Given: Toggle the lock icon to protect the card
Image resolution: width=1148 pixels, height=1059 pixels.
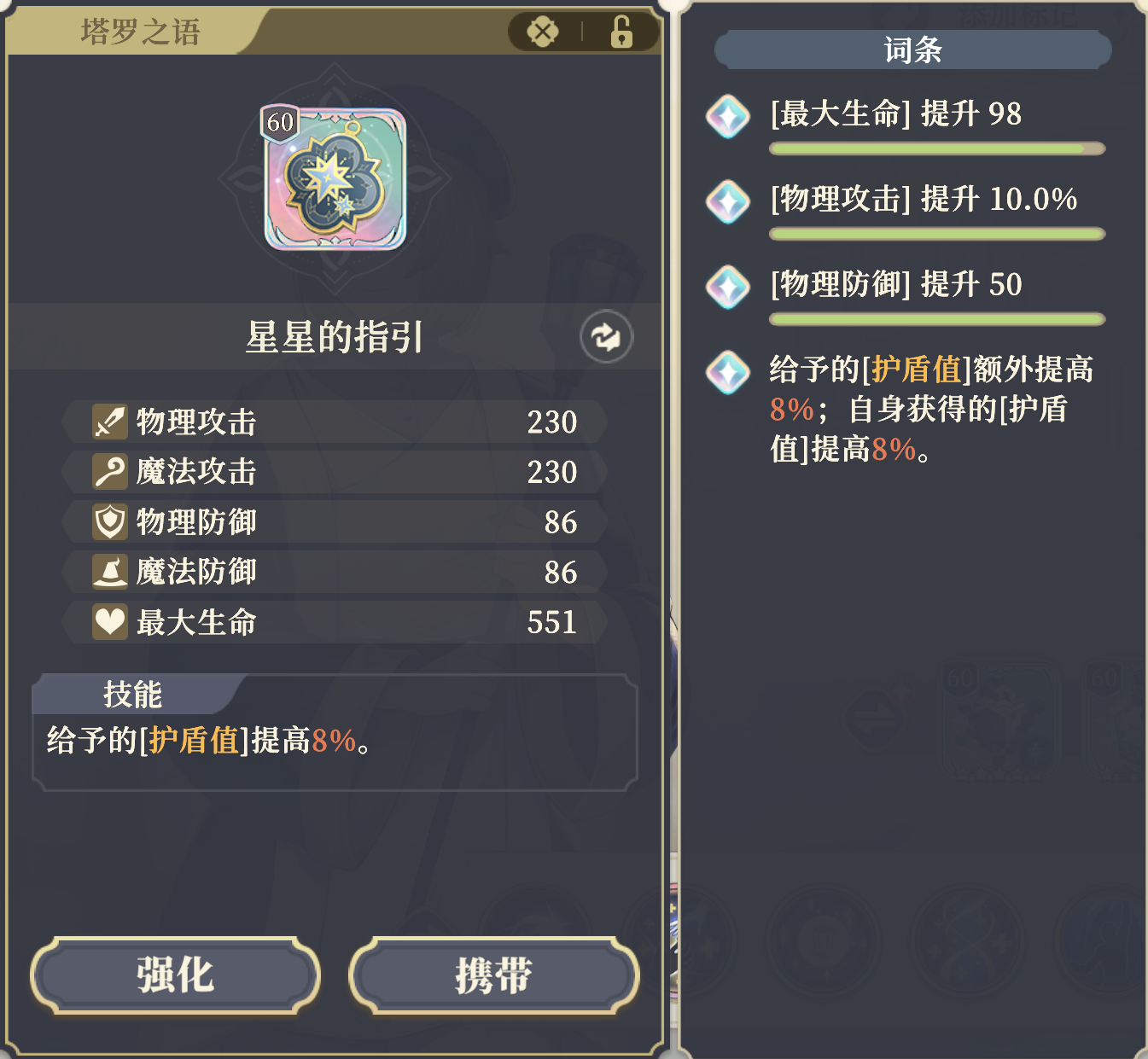Looking at the screenshot, I should (621, 31).
